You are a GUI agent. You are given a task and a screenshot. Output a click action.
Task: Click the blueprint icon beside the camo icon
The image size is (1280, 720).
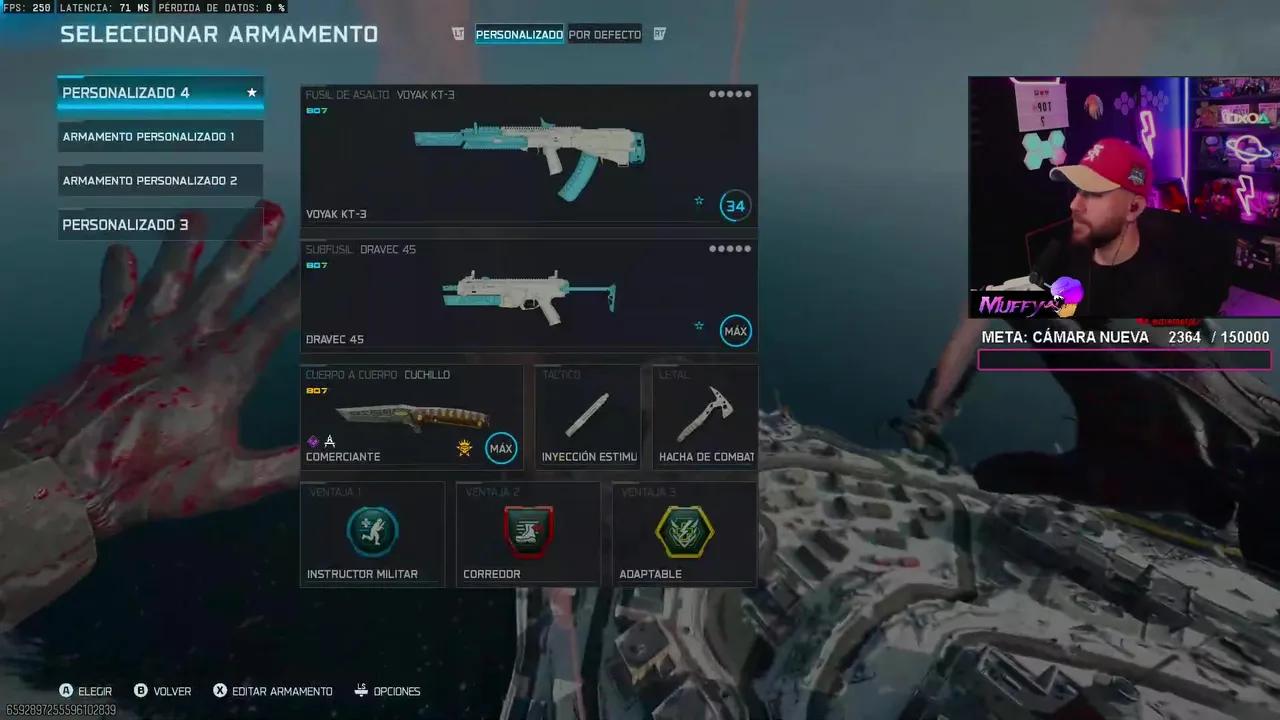point(330,440)
